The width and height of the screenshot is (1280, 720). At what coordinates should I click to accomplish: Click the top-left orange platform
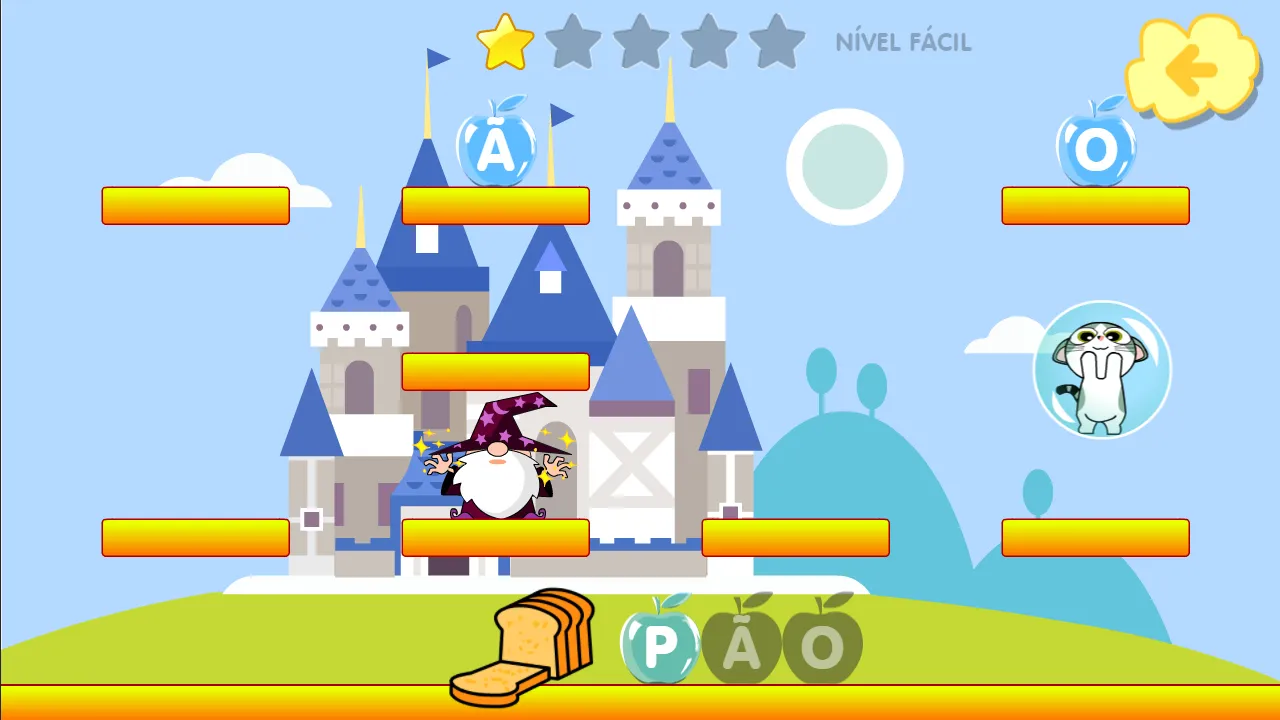click(196, 205)
